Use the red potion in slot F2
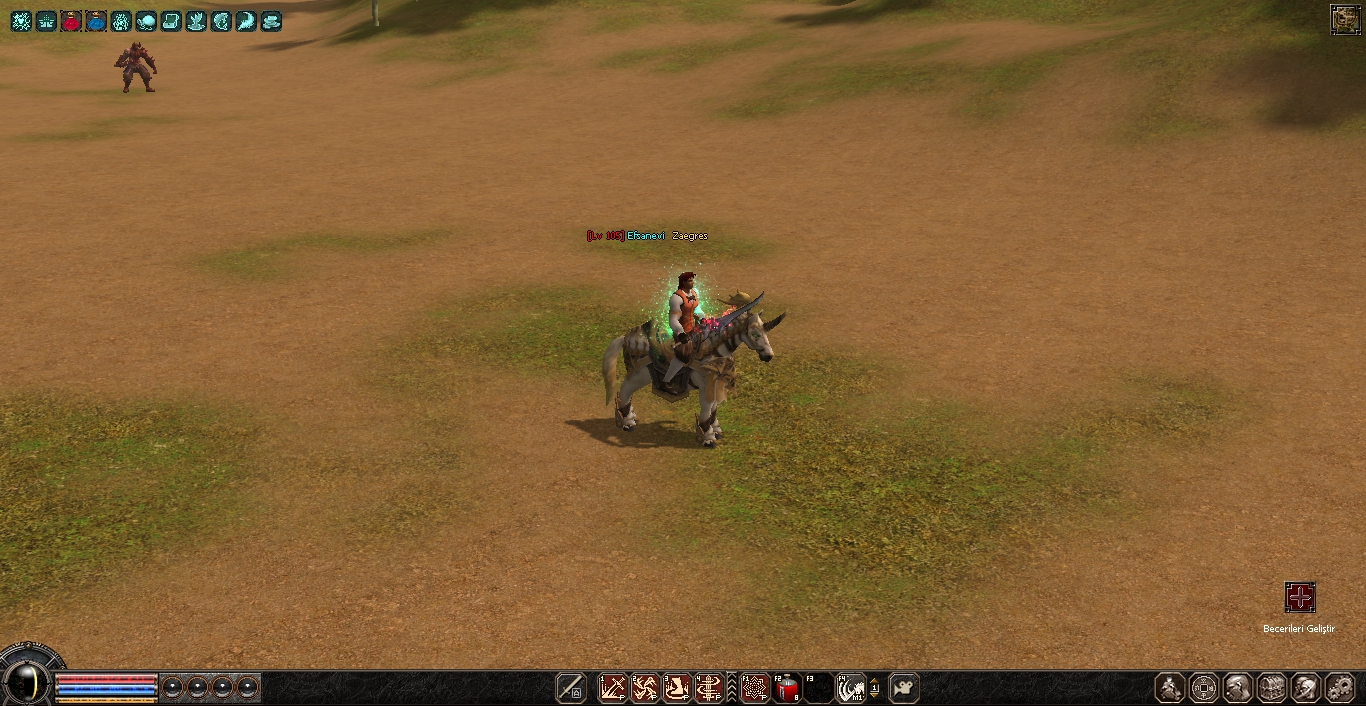 (x=787, y=688)
